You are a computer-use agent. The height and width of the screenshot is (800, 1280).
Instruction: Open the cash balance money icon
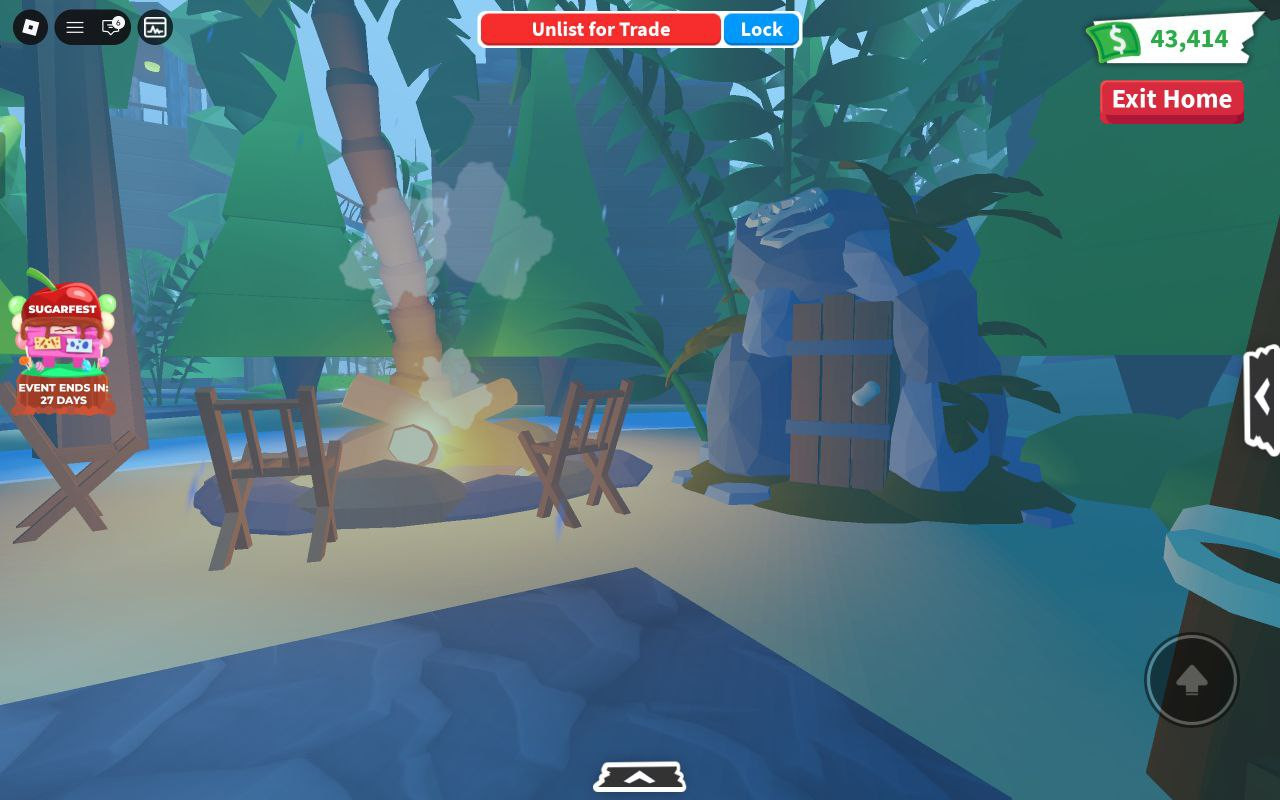pos(1115,41)
